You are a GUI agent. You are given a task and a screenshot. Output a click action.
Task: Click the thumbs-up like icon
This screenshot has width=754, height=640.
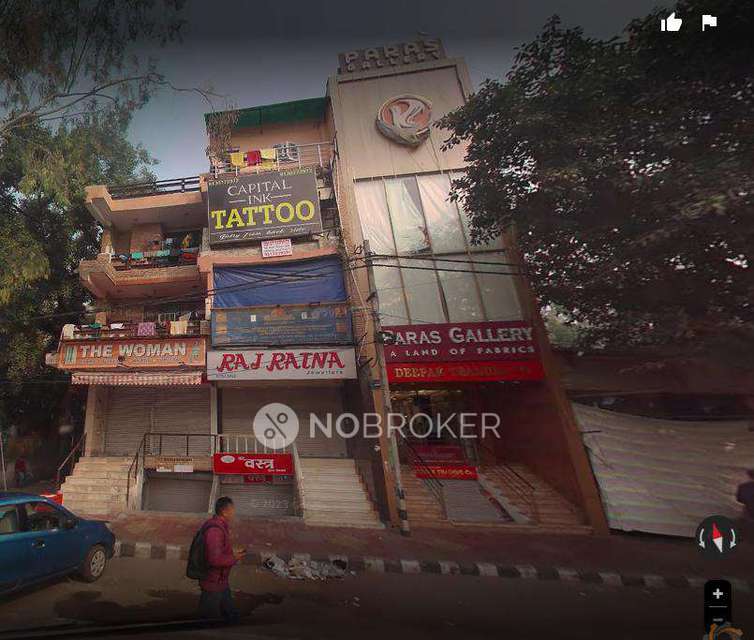[671, 22]
